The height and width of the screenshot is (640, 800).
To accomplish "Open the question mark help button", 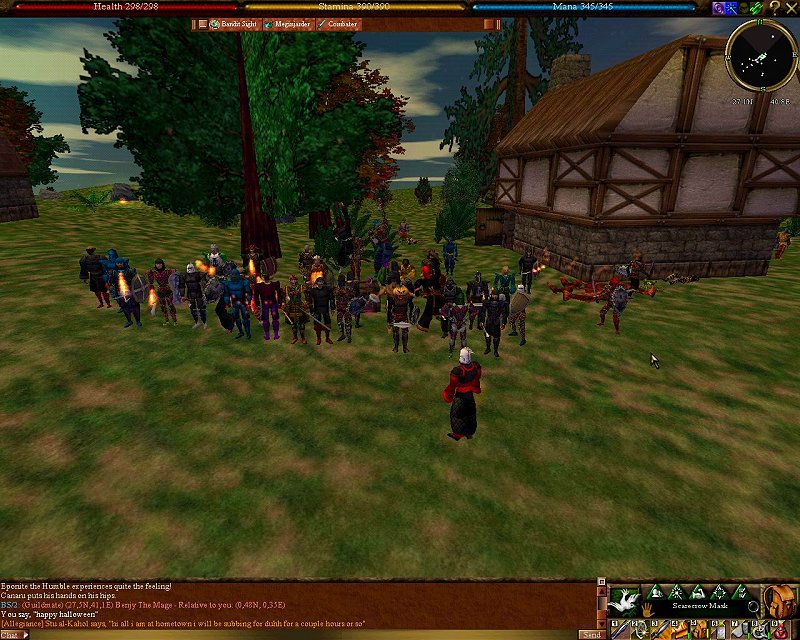I will click(774, 7).
